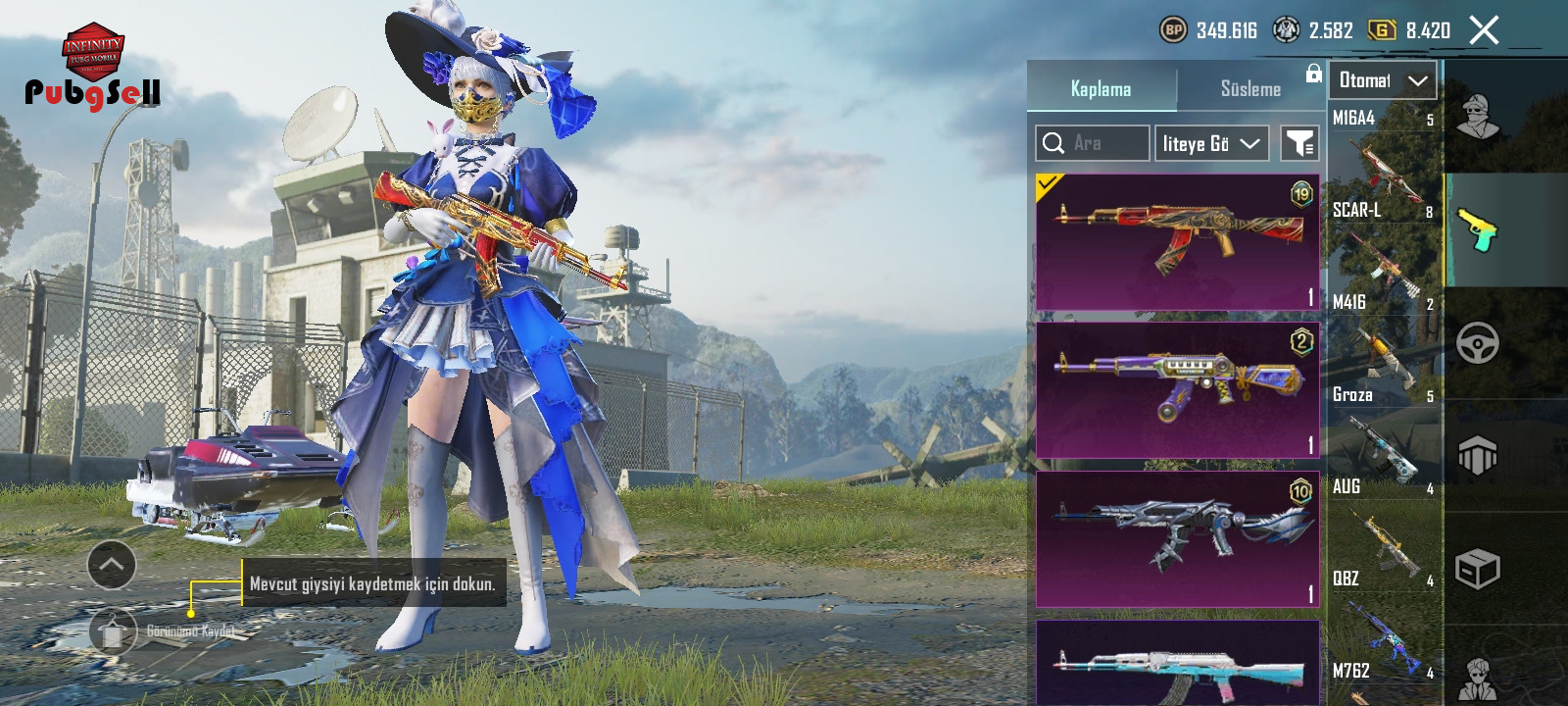Select M16A4 in the weapon list

[x=1384, y=152]
